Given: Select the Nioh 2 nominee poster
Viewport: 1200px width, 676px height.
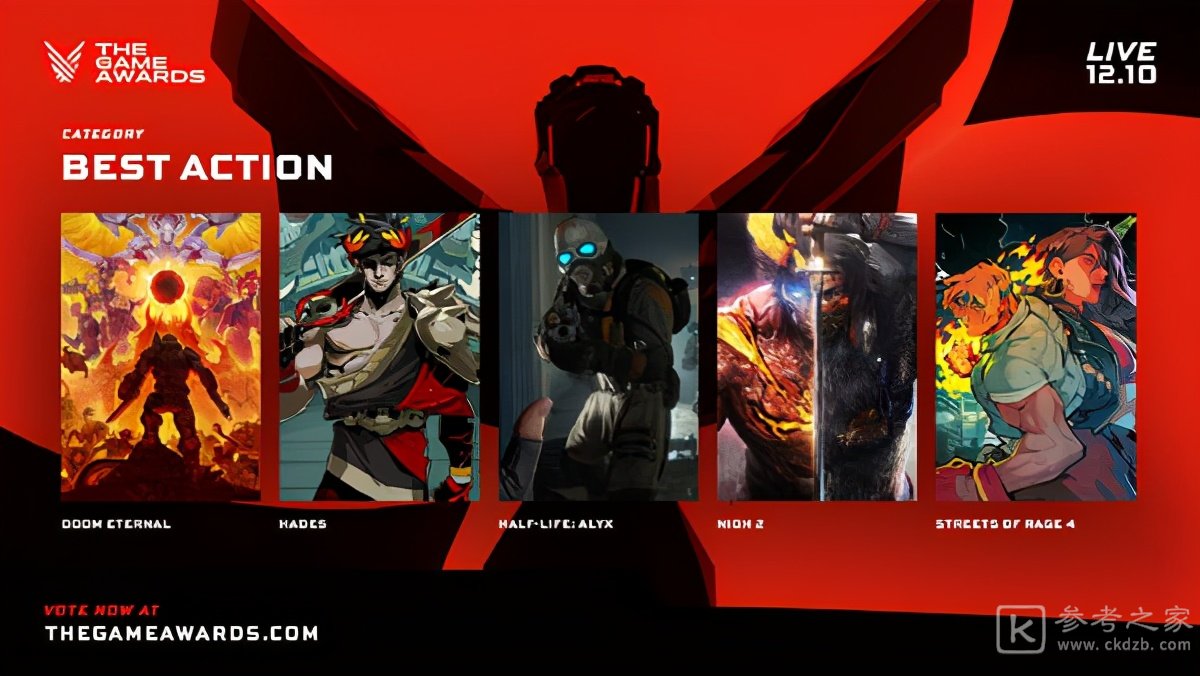Looking at the screenshot, I should click(816, 356).
